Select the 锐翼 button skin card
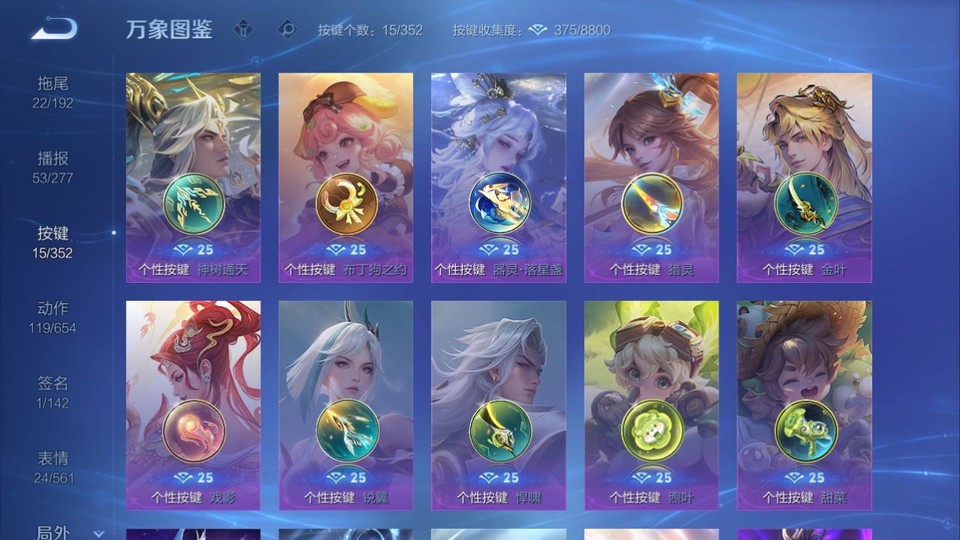Screen dimensions: 960x540 point(346,405)
